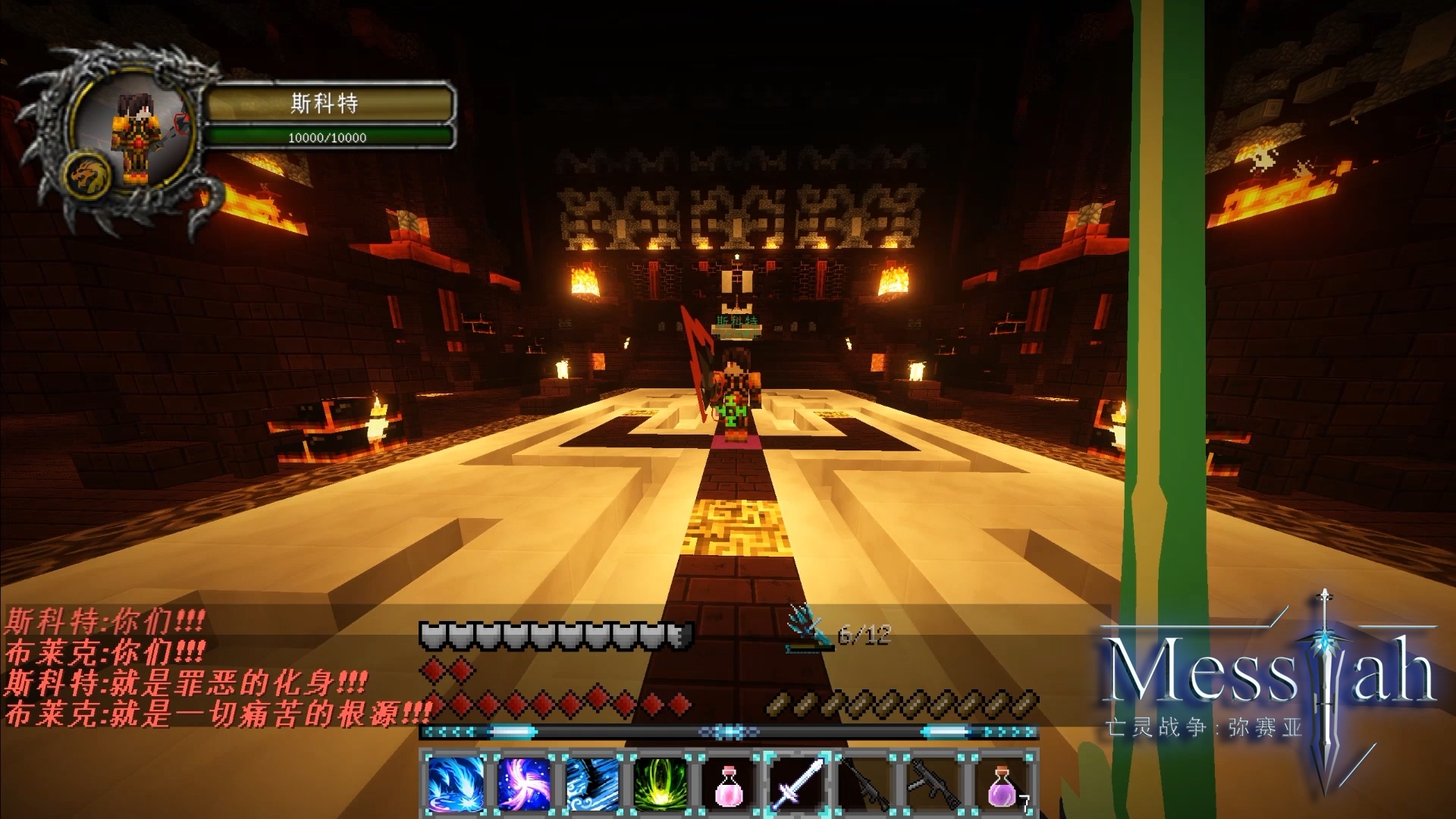This screenshot has width=1456, height=819.
Task: Click the boss portrait in the dragon frame
Action: pos(135,130)
